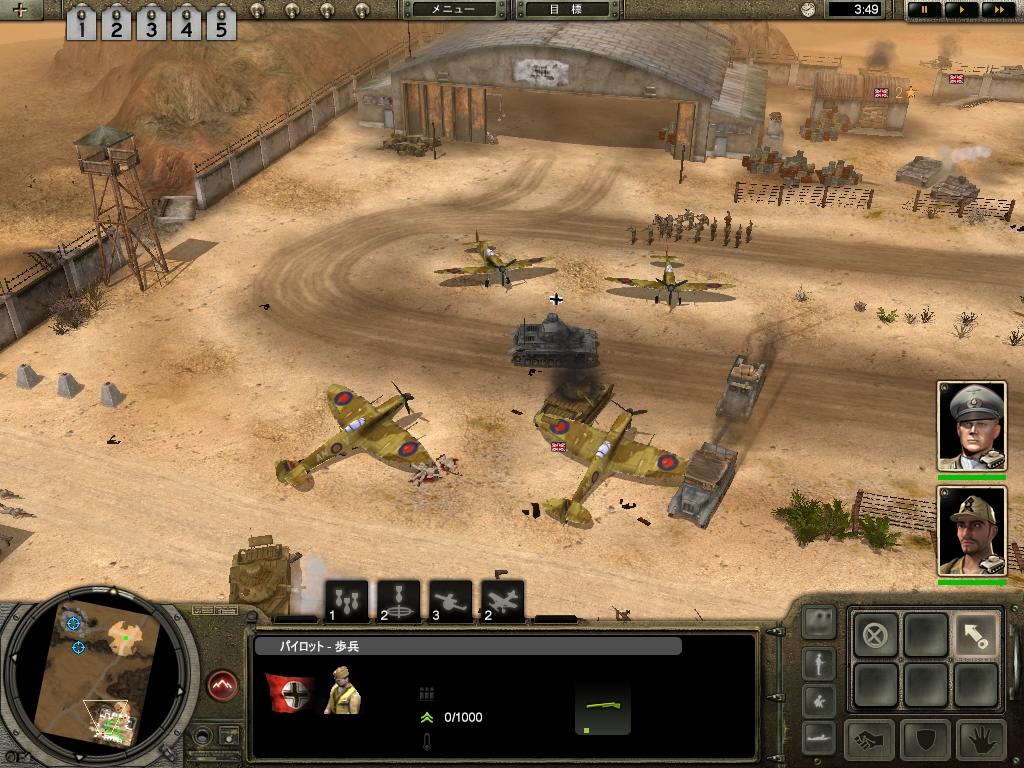Image resolution: width=1024 pixels, height=768 pixels.
Task: Activate fast-forward game speed
Action: (994, 9)
